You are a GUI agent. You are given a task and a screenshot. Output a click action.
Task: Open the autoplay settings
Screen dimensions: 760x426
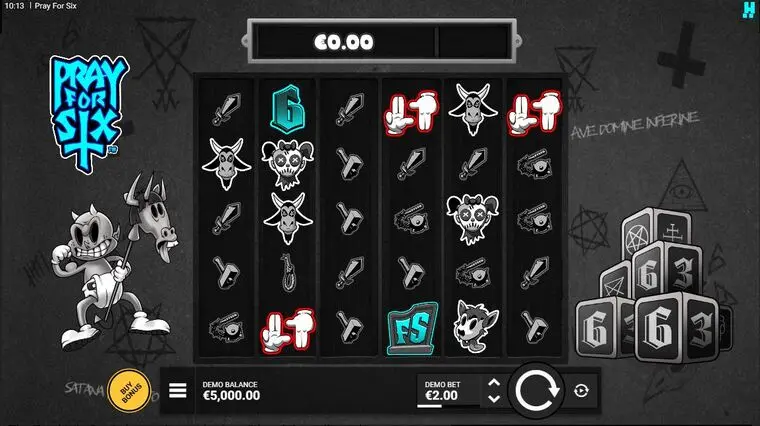[x=581, y=391]
